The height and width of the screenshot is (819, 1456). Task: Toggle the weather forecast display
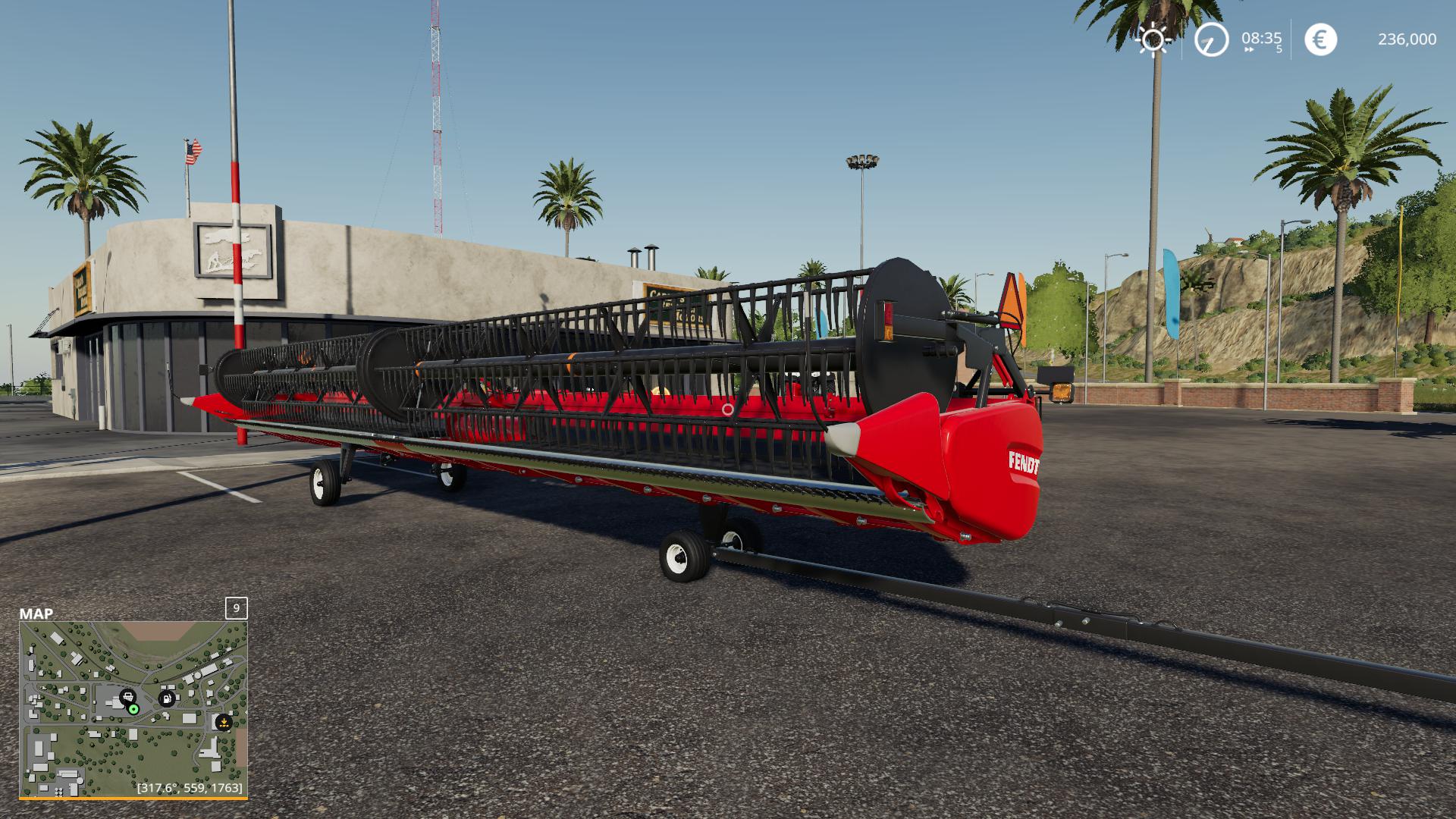tap(1153, 39)
